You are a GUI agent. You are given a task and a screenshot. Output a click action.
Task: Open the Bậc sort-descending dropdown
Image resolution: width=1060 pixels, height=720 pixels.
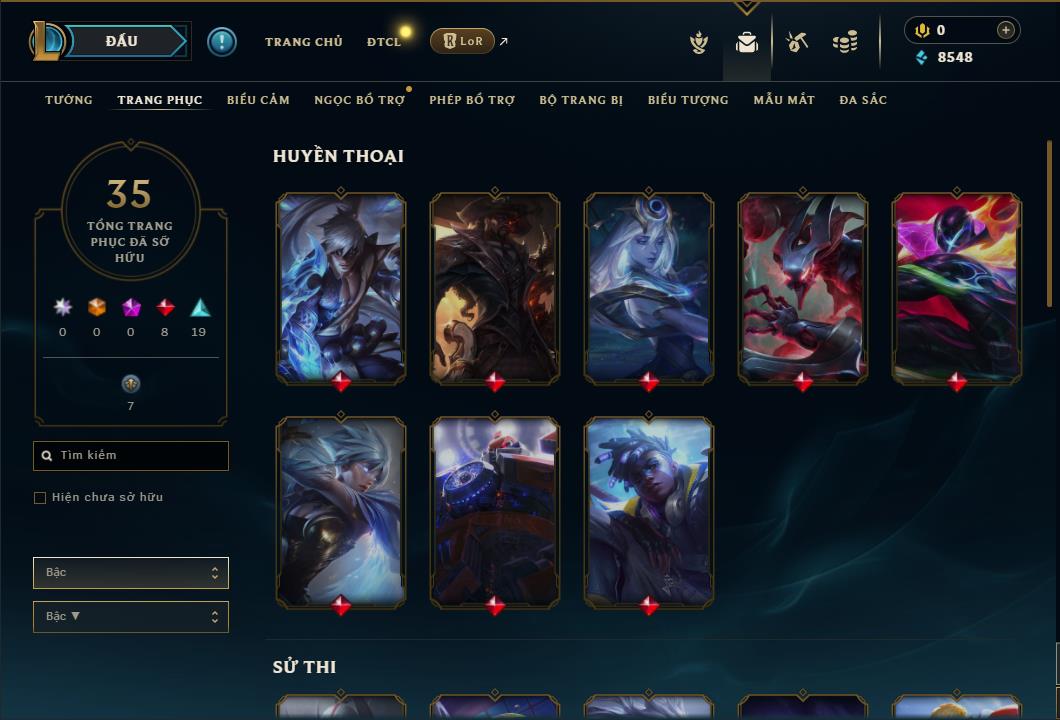tap(131, 617)
